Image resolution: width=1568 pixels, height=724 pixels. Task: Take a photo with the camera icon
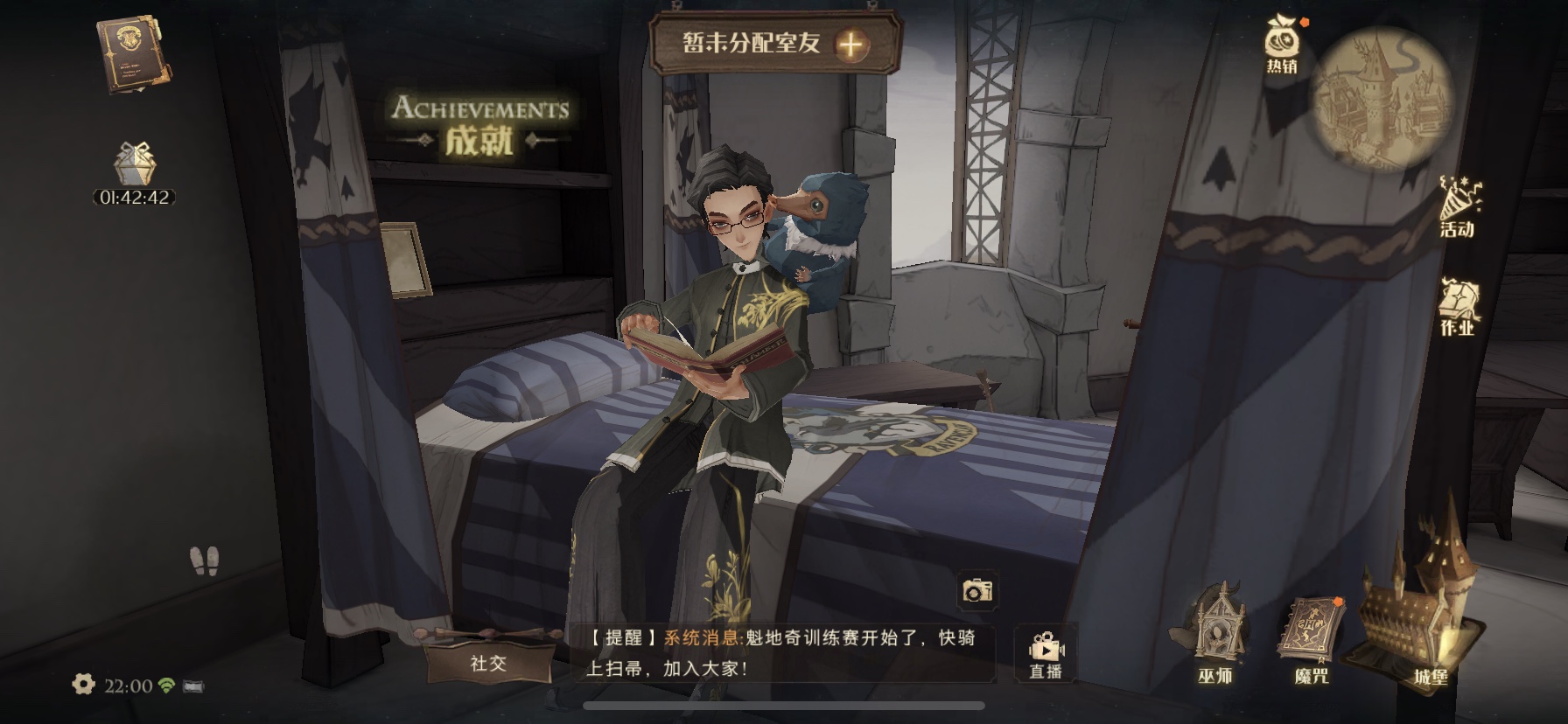pos(976,590)
